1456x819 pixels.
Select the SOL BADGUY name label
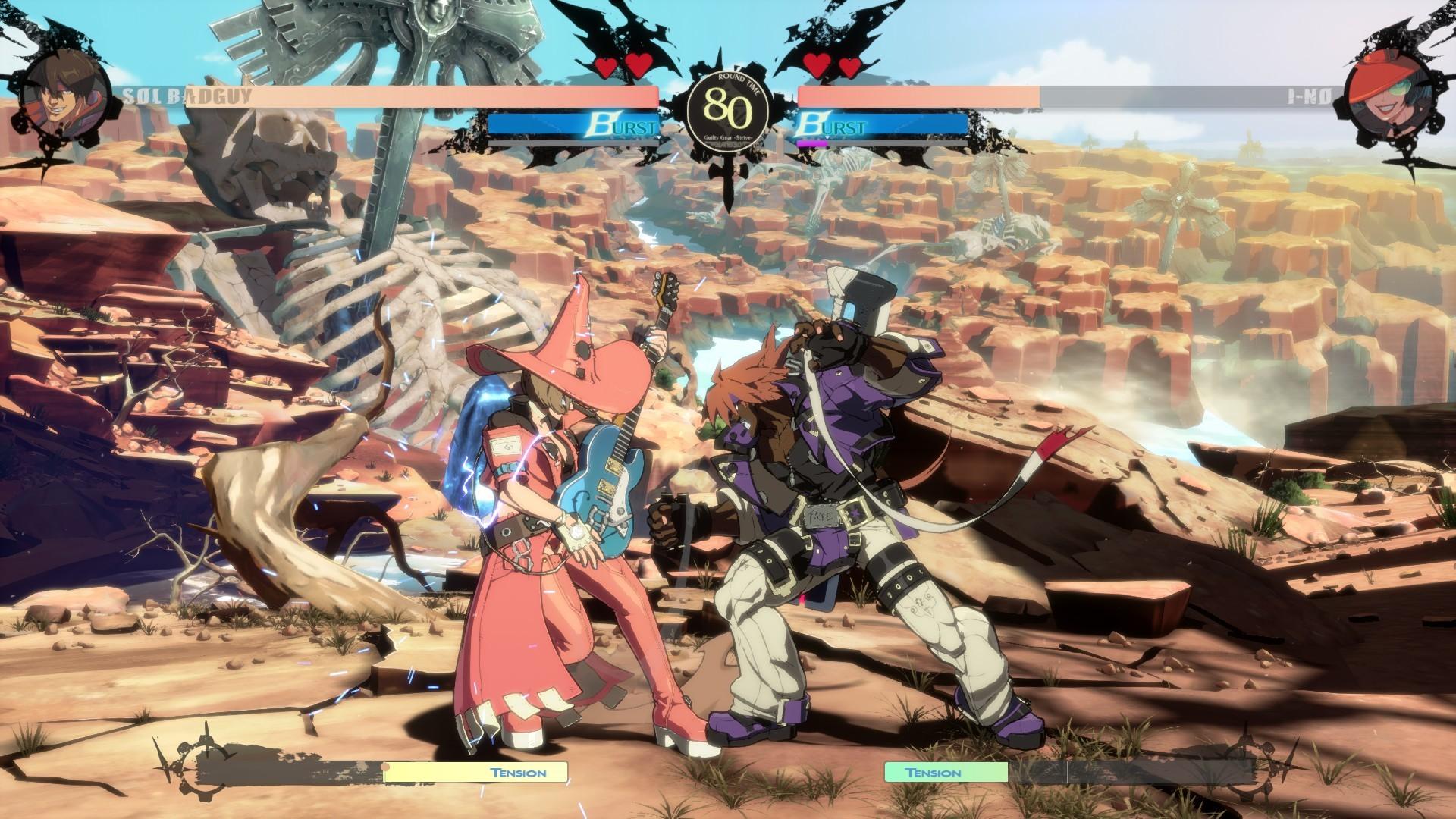186,96
